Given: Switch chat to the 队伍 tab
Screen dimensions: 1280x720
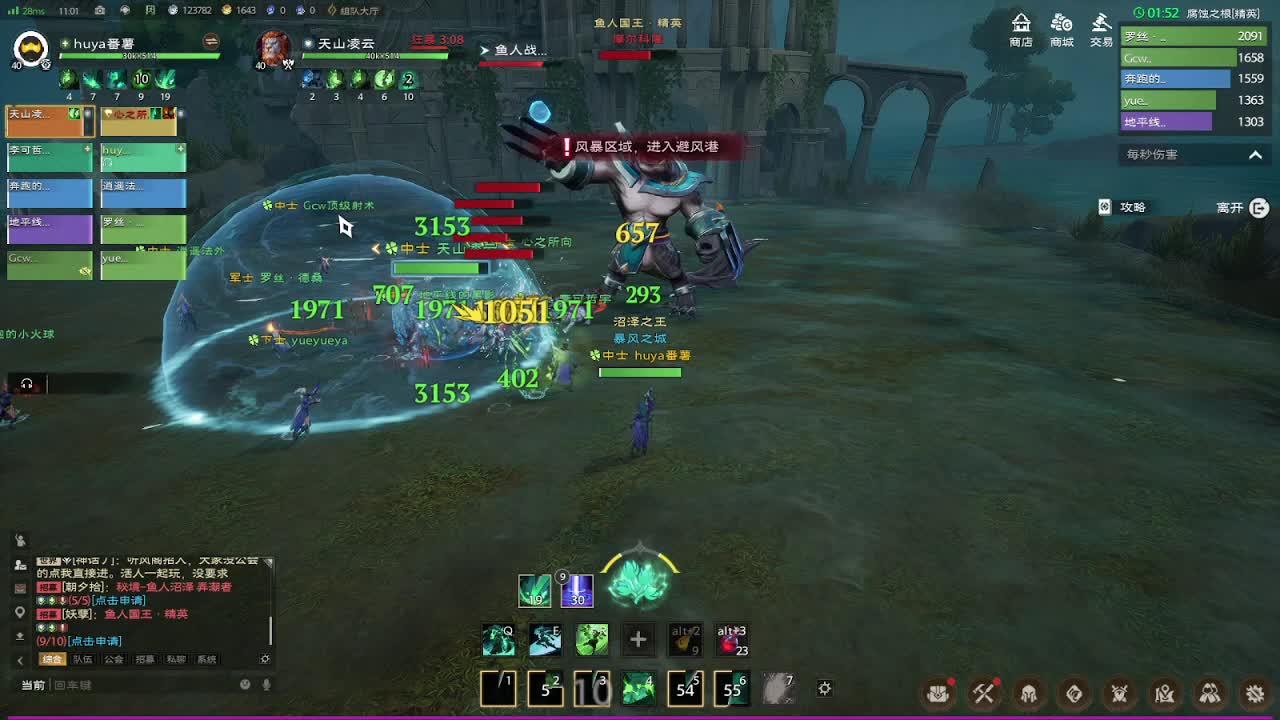Looking at the screenshot, I should pos(82,660).
